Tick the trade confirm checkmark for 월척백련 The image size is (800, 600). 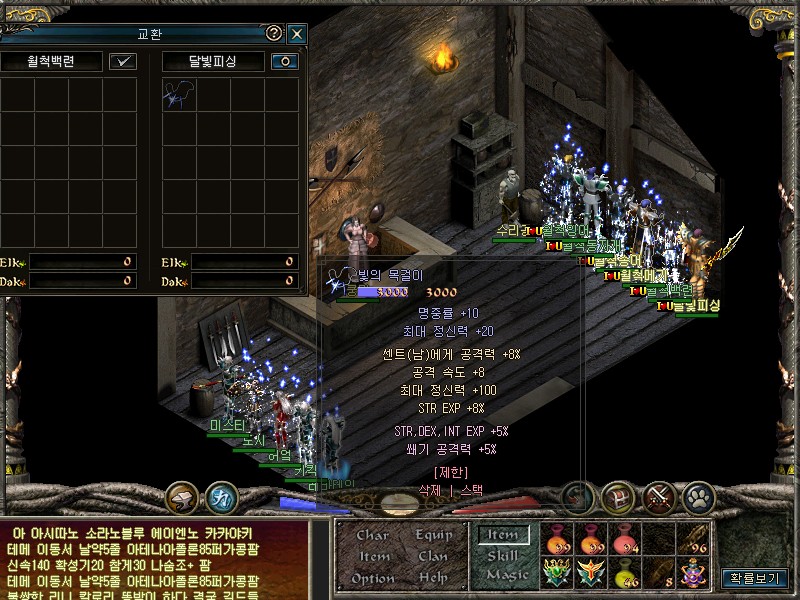pos(123,61)
